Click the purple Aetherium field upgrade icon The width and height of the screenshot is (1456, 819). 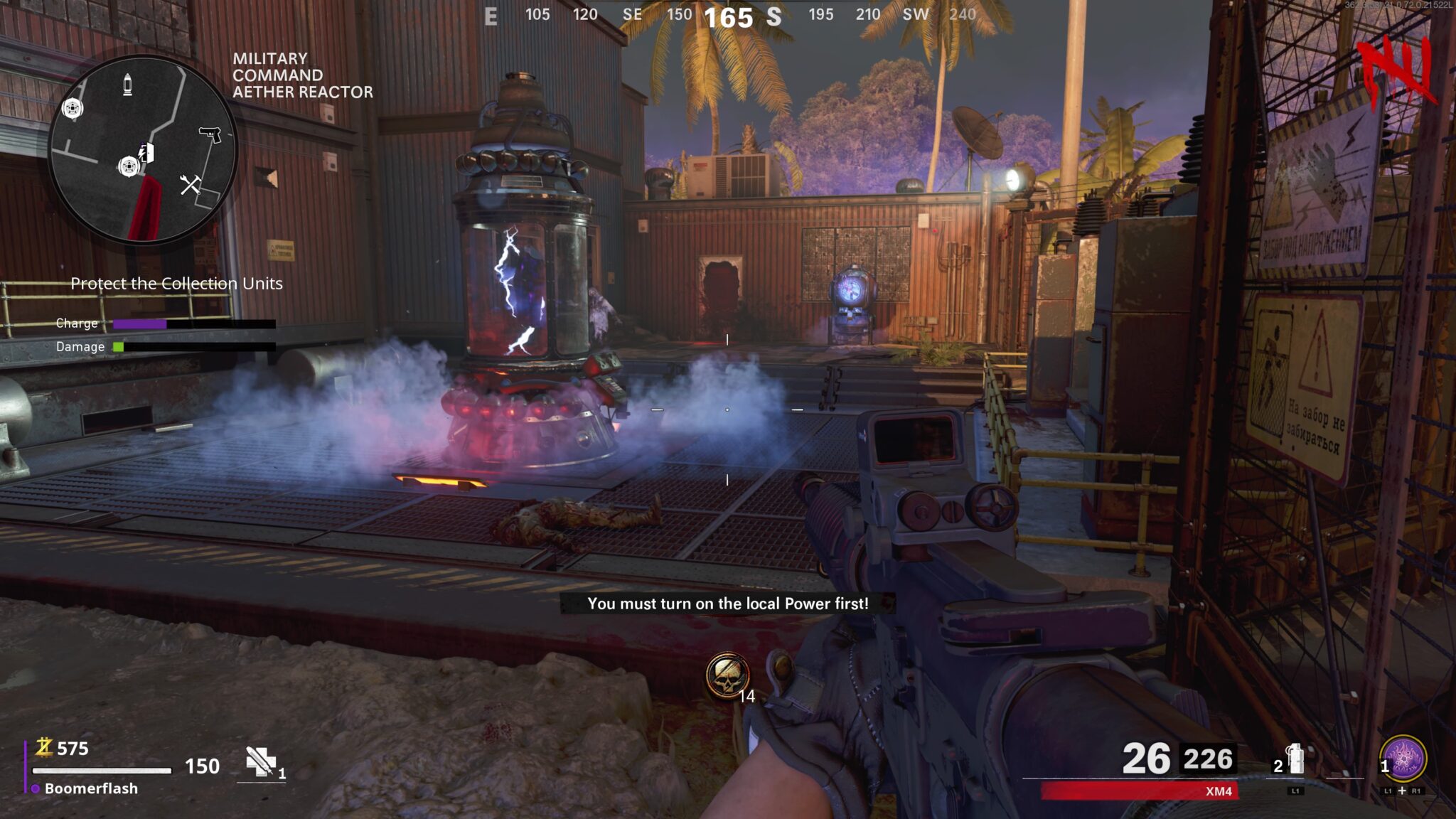(1403, 759)
